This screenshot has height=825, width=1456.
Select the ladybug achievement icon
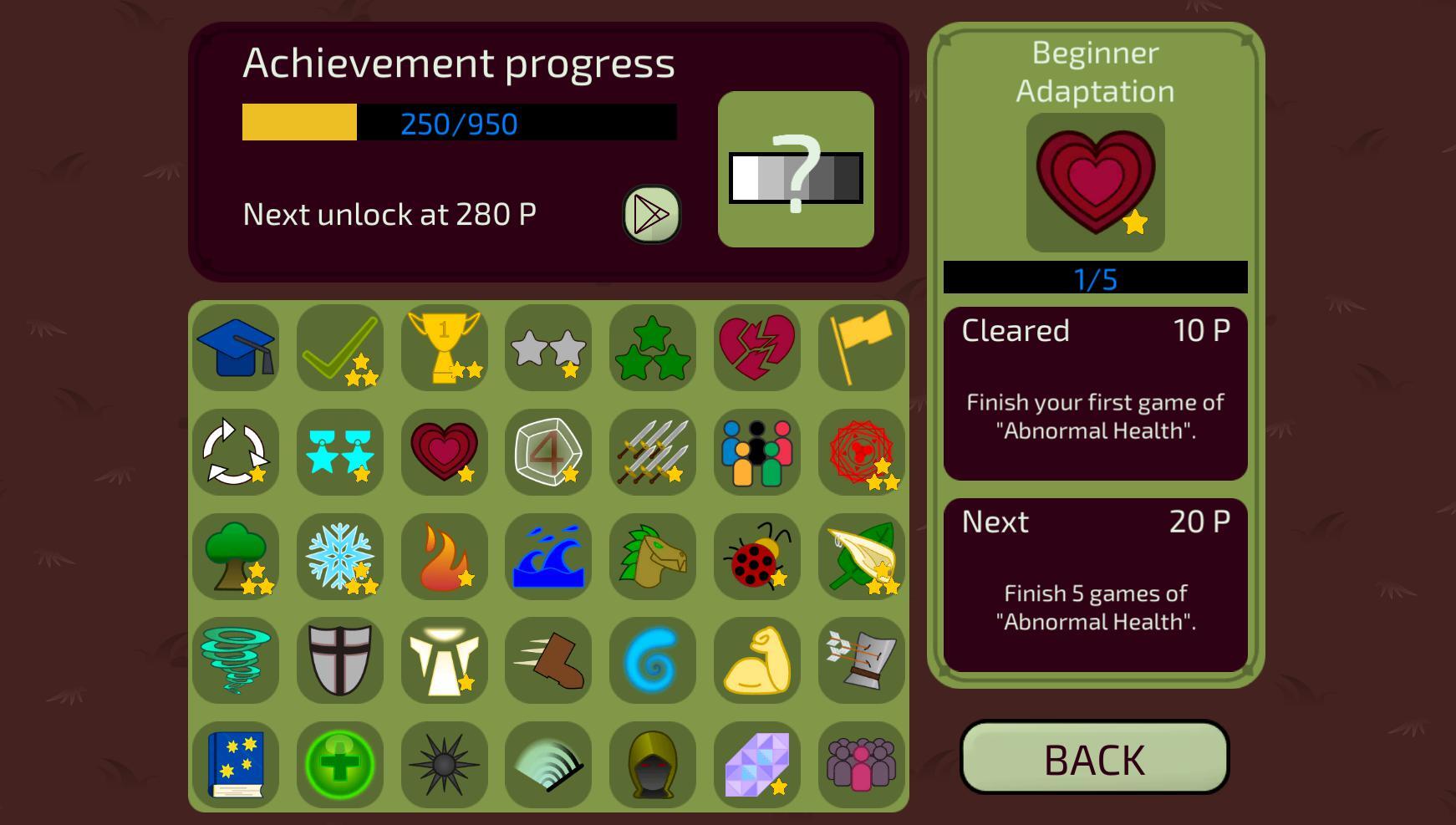pos(756,558)
